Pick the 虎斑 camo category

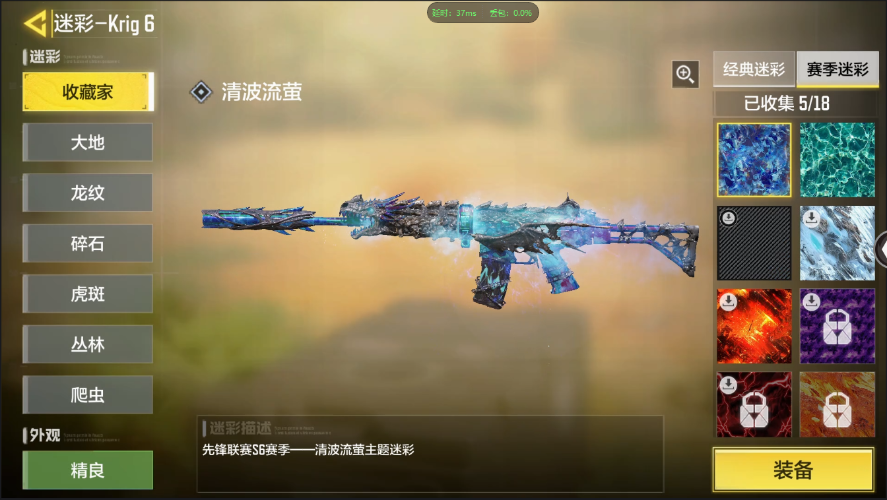tap(88, 294)
